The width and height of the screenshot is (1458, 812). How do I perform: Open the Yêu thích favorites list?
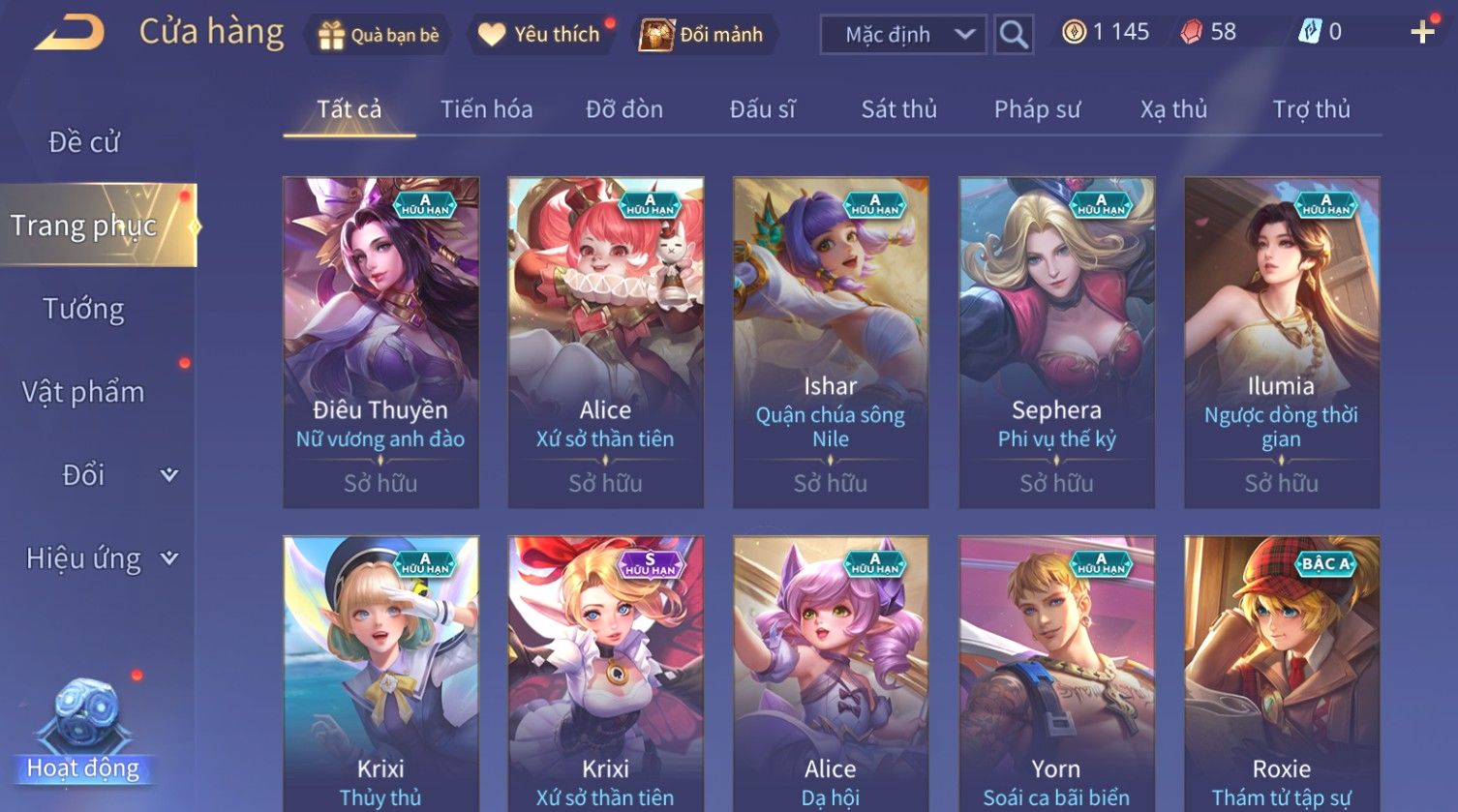click(542, 35)
